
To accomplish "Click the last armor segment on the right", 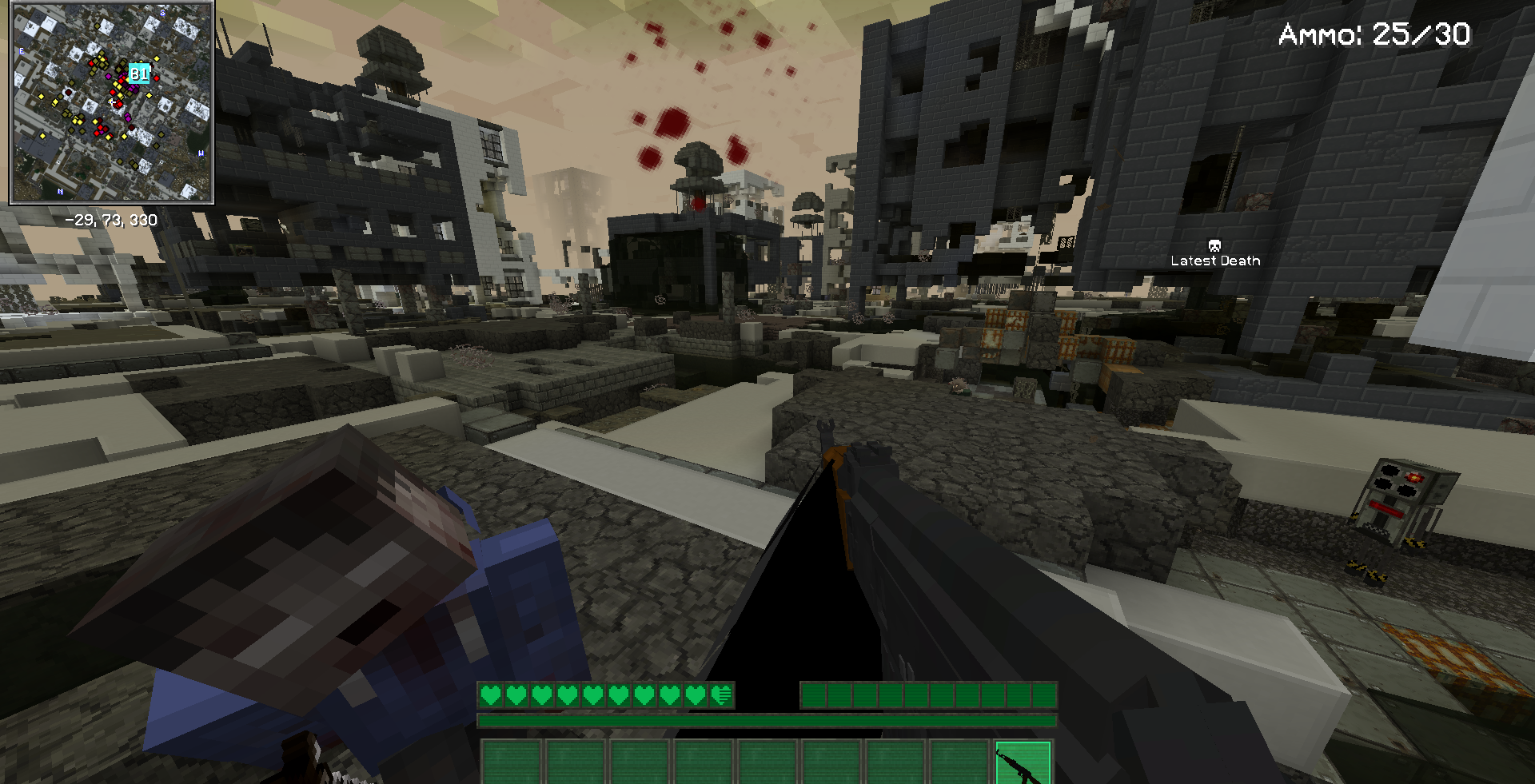I will [x=1049, y=694].
